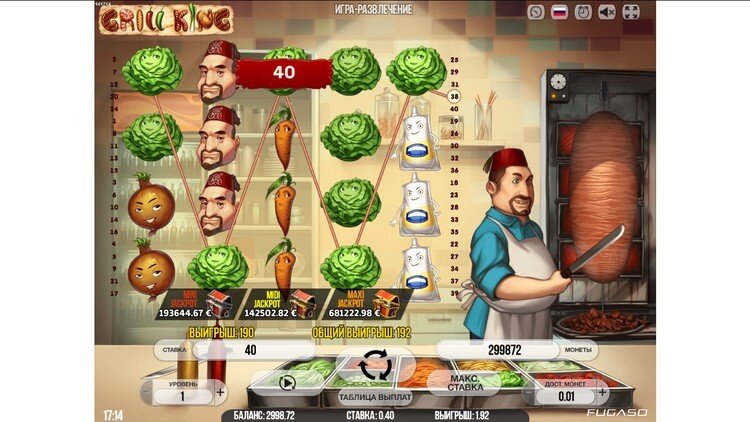Click the alarm clock icon

pos(584,12)
